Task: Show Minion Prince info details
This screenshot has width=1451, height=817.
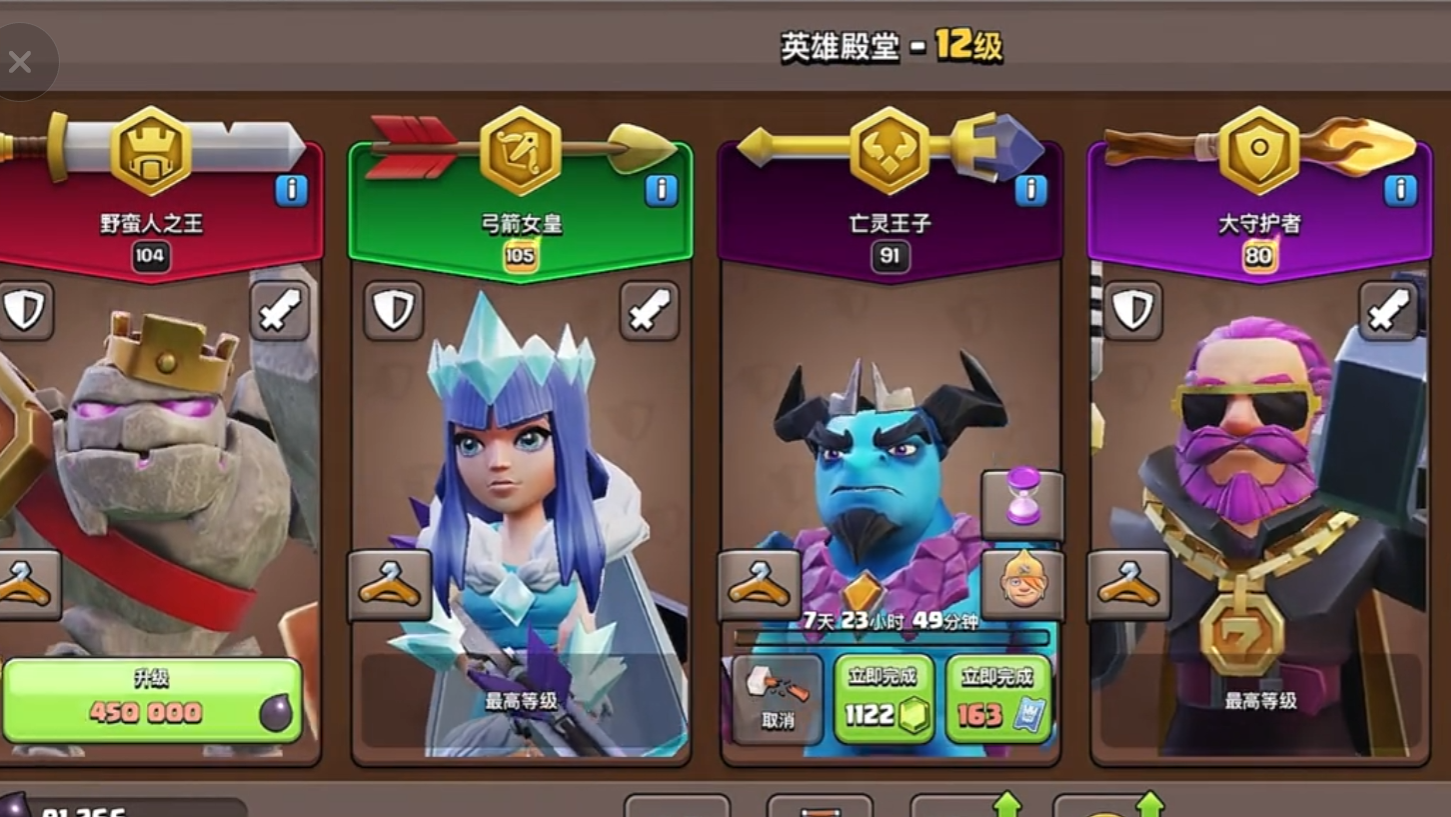Action: point(1030,189)
